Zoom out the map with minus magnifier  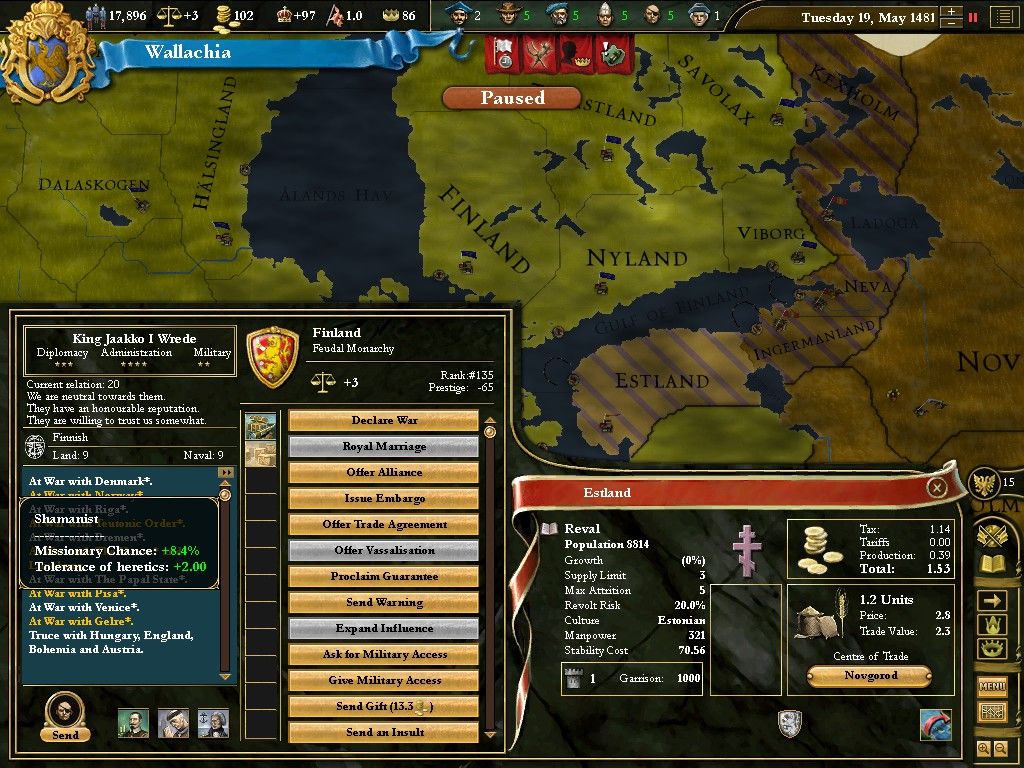(999, 748)
